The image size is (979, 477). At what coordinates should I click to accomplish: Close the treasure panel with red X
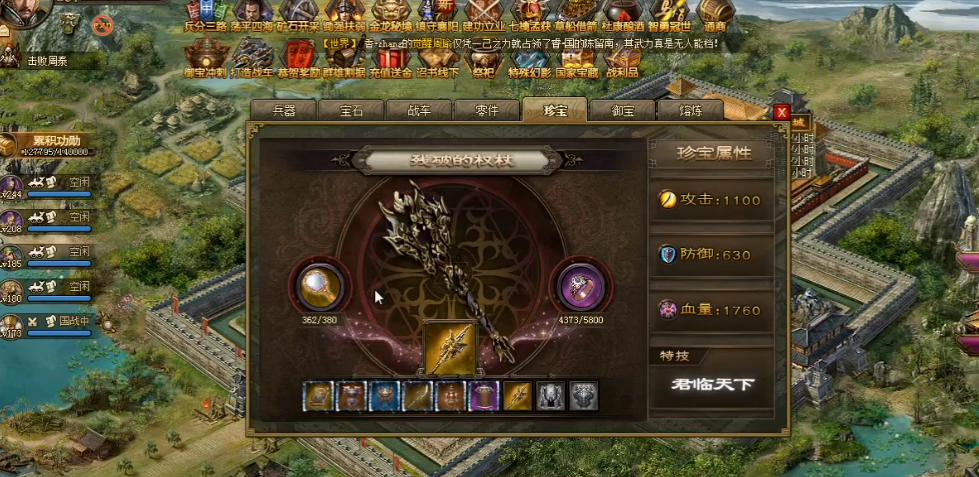(782, 111)
